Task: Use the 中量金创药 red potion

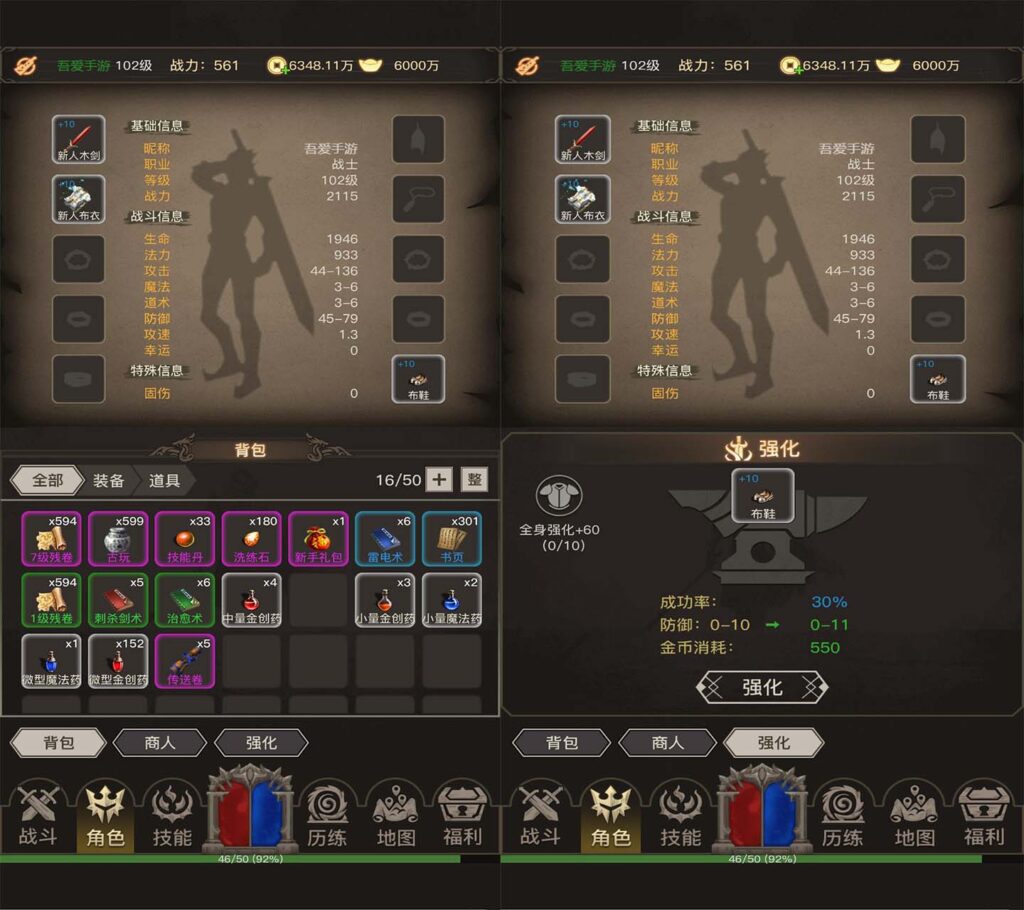Action: (251, 600)
